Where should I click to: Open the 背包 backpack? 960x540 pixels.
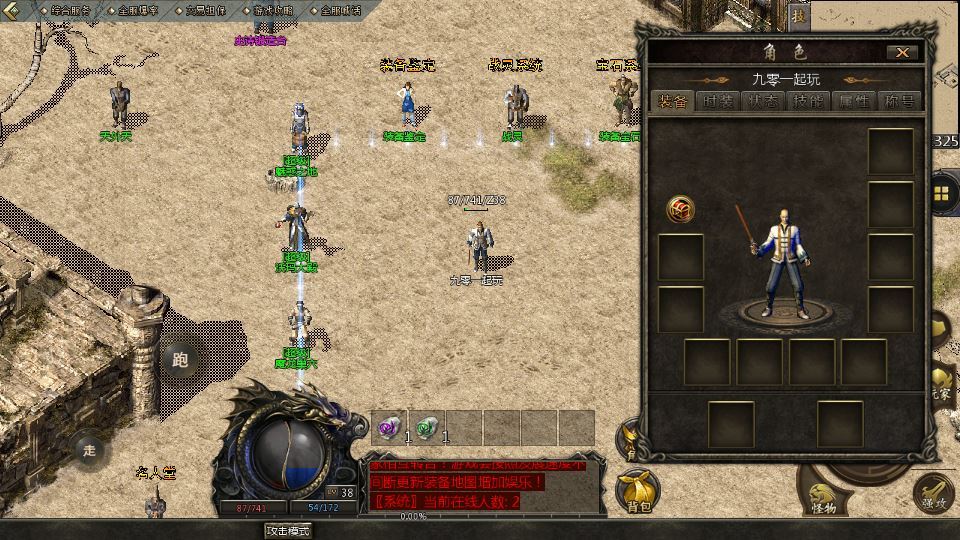pos(638,492)
